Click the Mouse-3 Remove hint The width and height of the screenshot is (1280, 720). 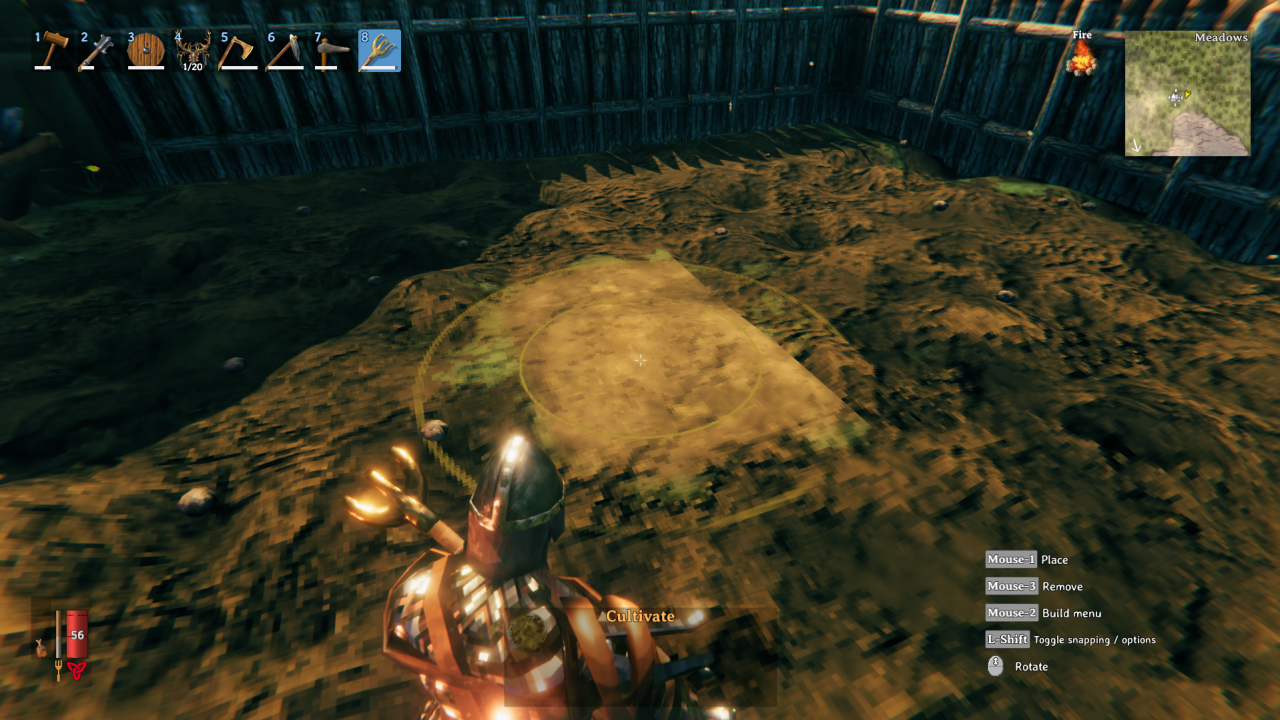(1010, 586)
